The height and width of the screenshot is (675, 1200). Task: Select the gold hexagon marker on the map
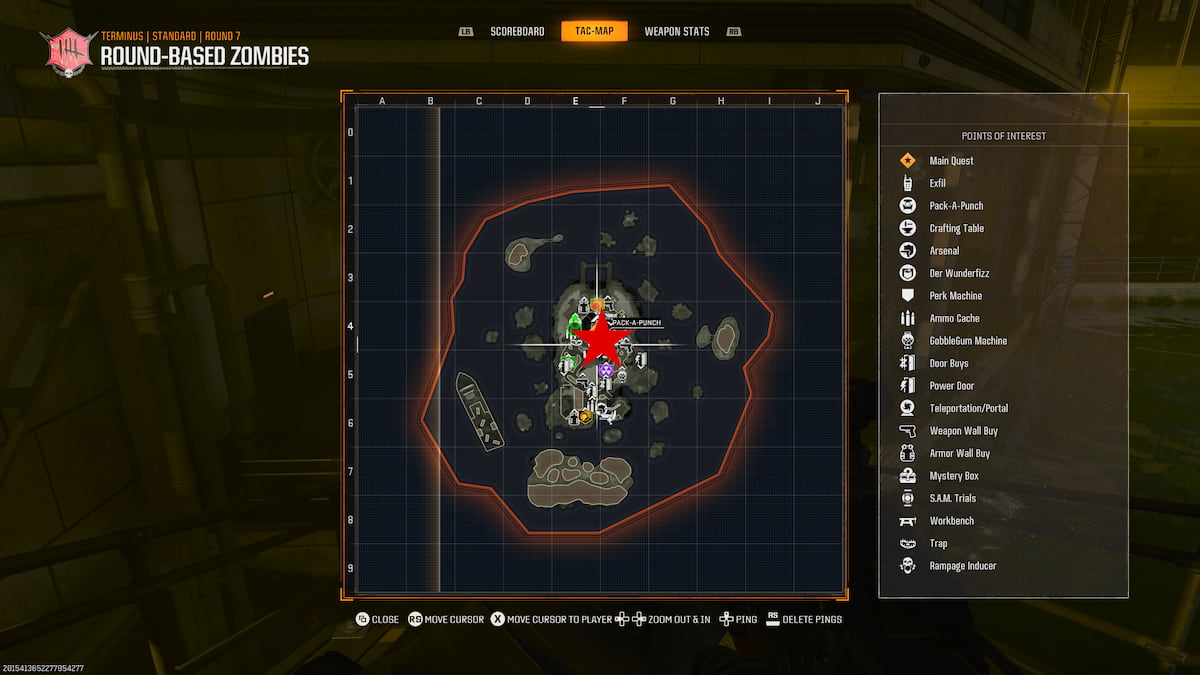[584, 416]
